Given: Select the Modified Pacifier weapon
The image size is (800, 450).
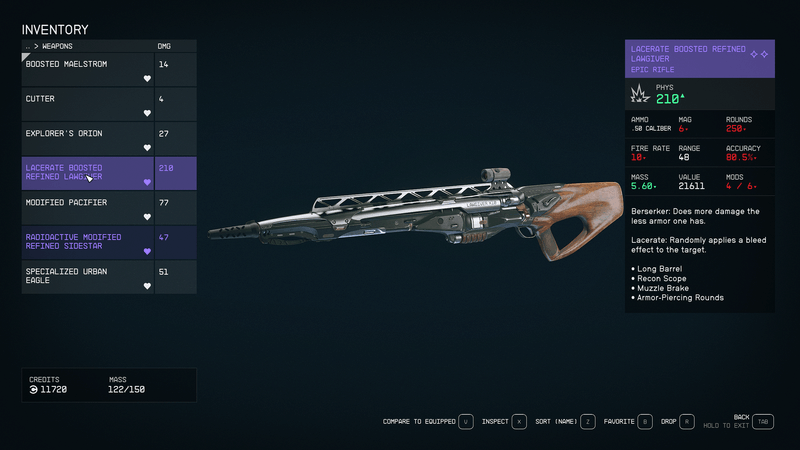Looking at the screenshot, I should (88, 207).
